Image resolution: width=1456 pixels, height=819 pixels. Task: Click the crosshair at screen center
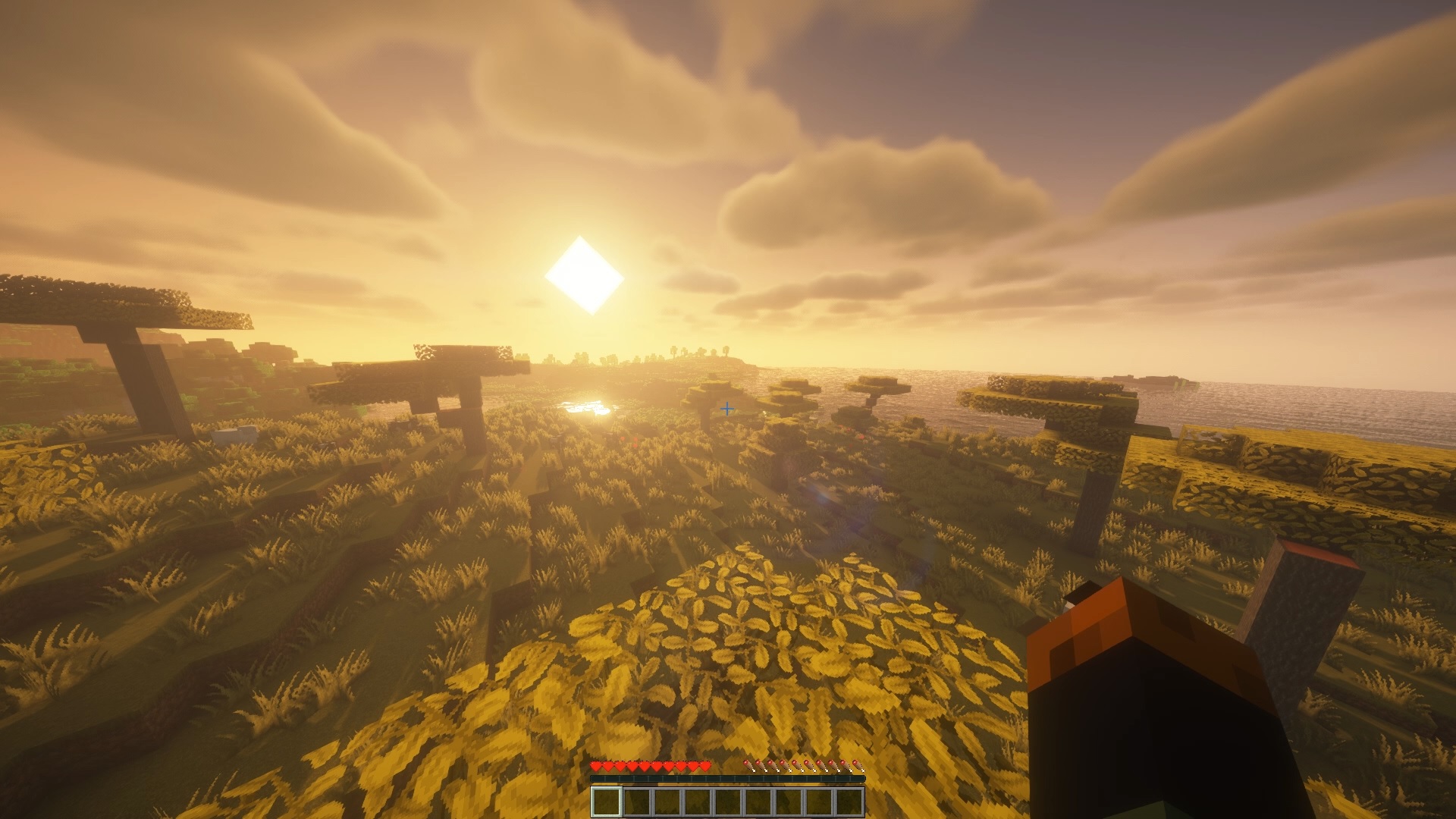click(x=728, y=409)
